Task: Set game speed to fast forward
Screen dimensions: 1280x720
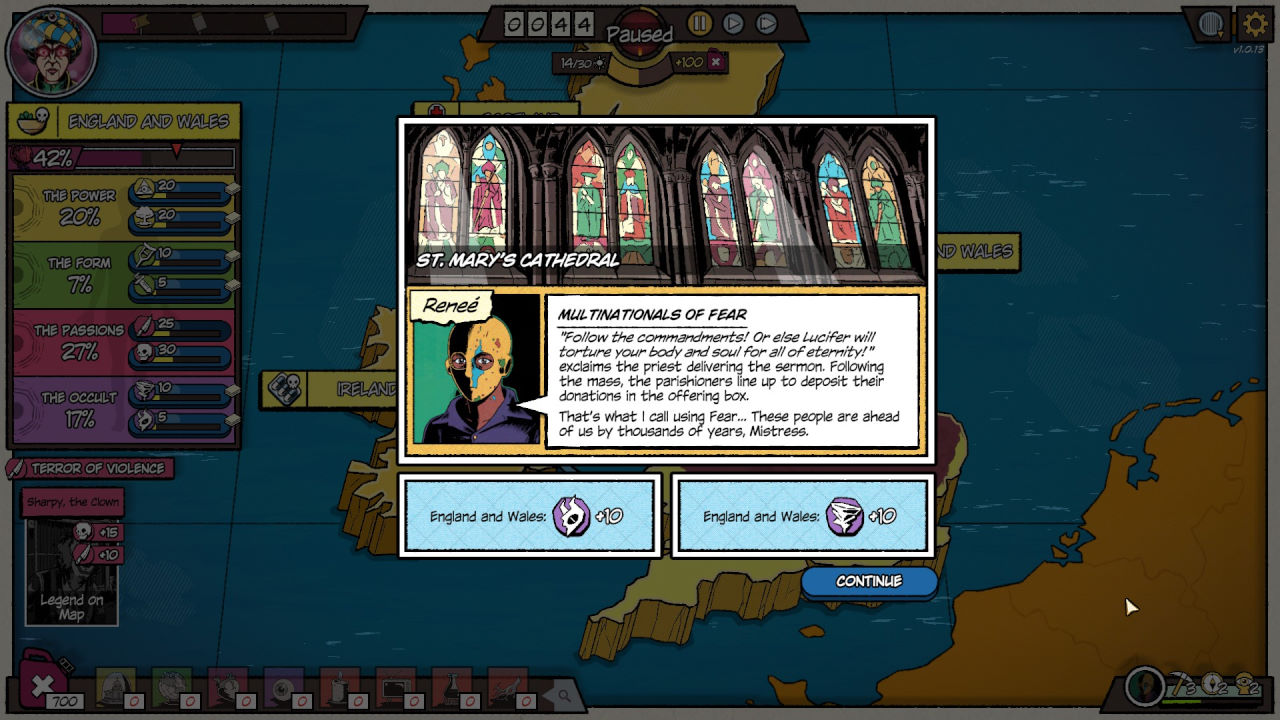Action: [766, 23]
